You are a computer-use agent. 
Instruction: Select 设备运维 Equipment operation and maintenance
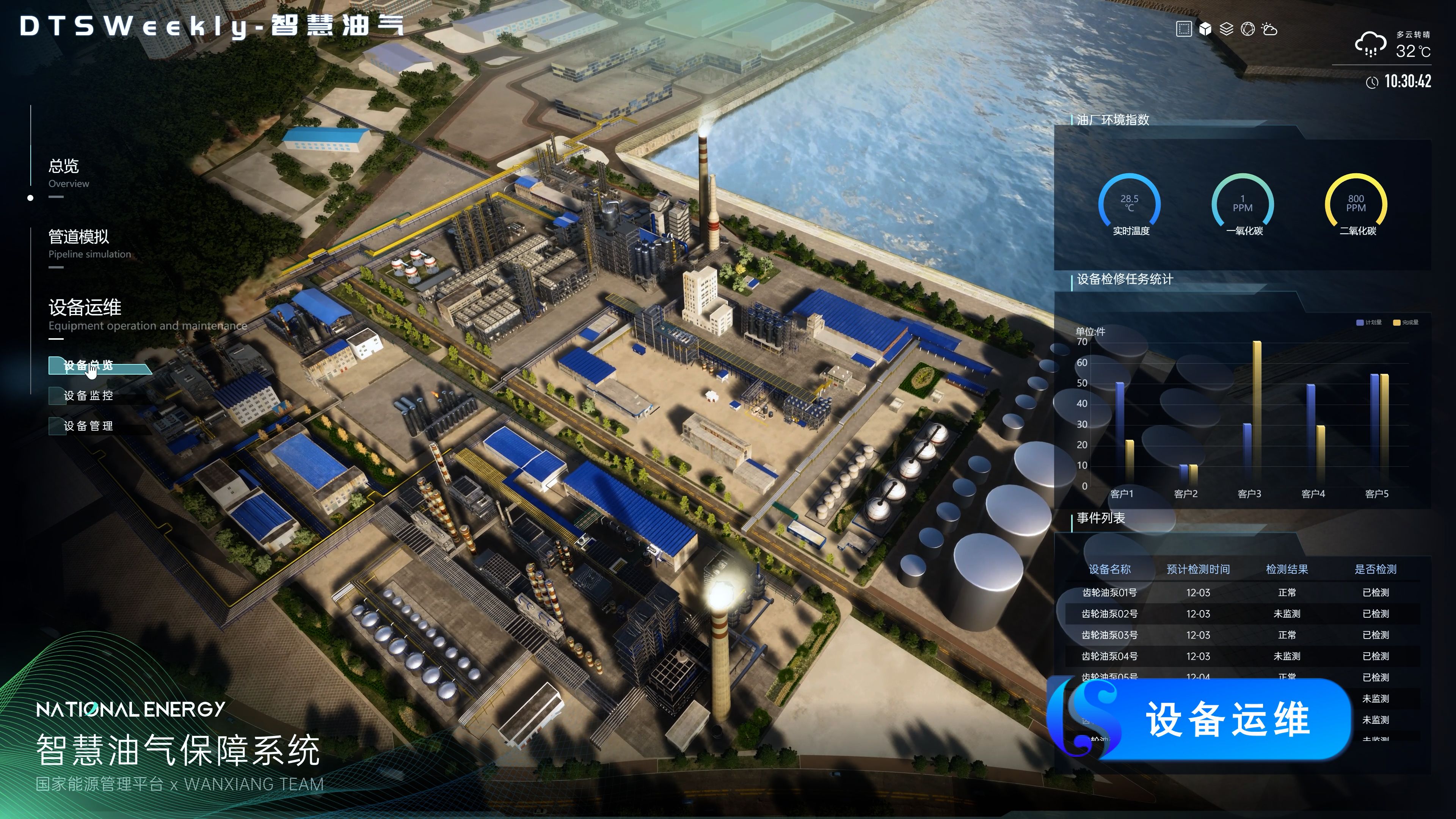pyautogui.click(x=85, y=308)
